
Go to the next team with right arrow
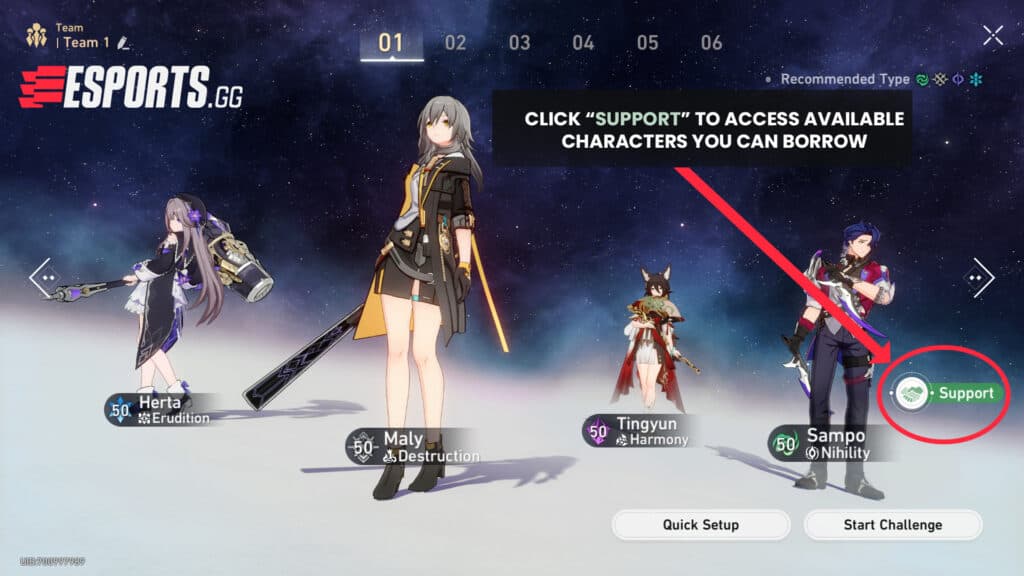[x=978, y=278]
